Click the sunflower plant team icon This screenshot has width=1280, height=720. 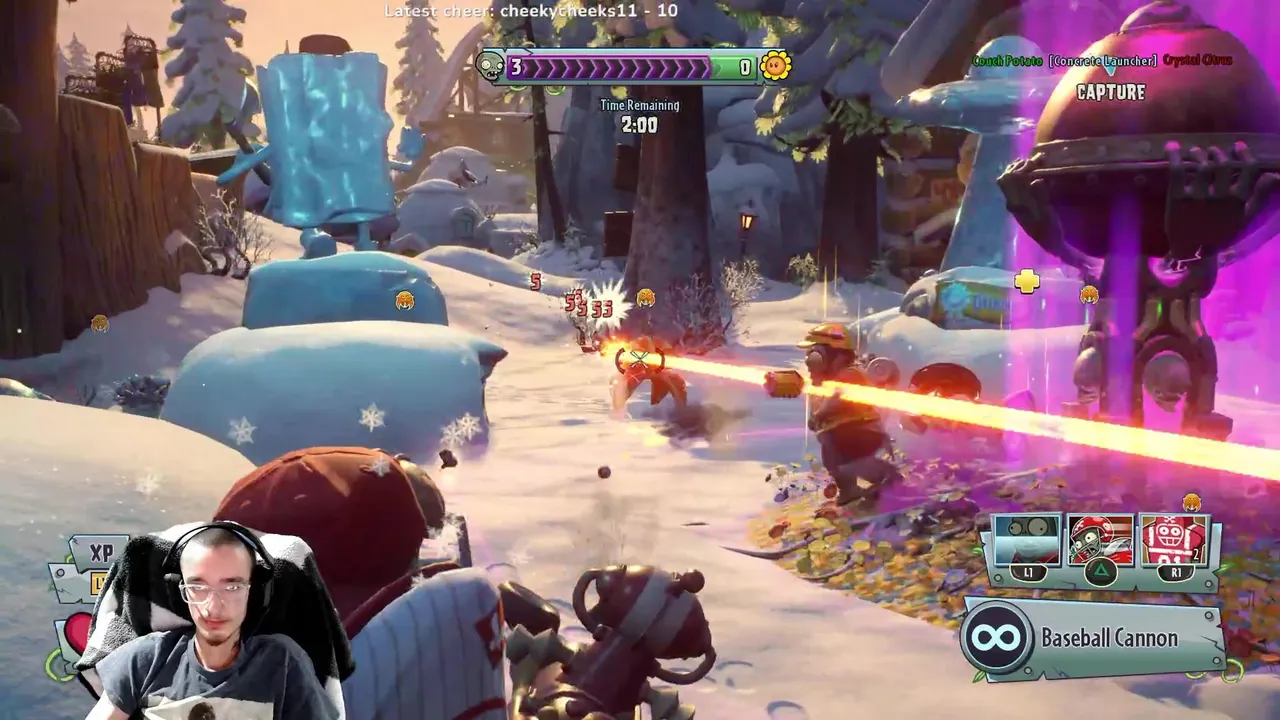point(775,67)
